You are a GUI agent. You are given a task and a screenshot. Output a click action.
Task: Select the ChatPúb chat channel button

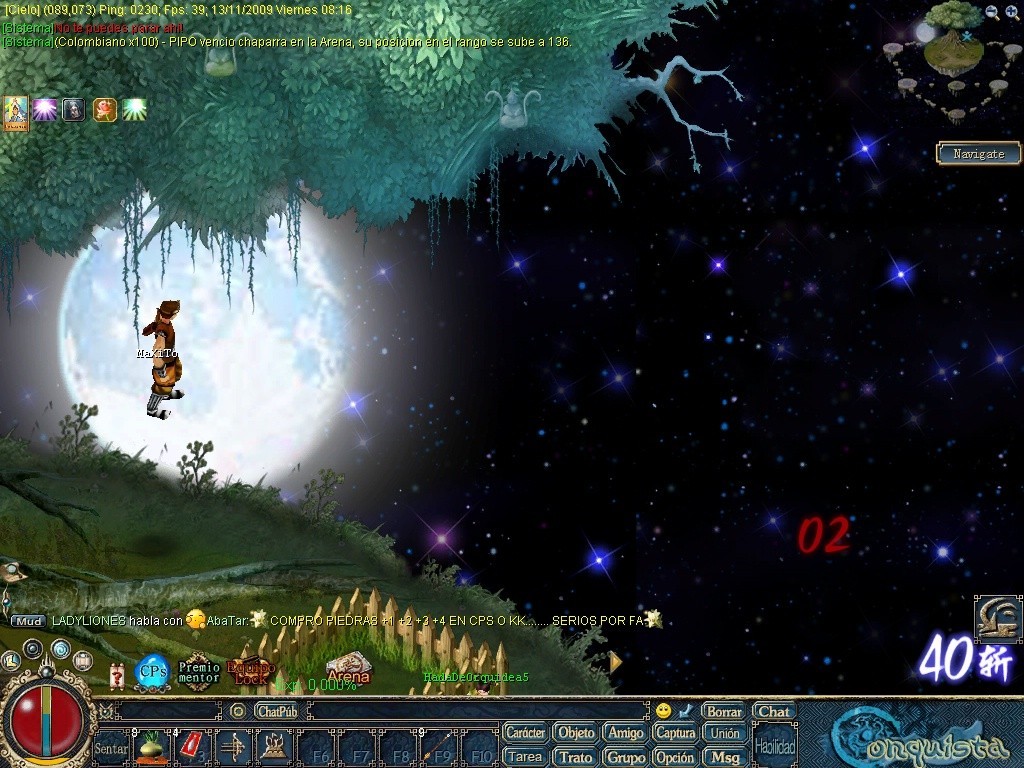tap(276, 712)
